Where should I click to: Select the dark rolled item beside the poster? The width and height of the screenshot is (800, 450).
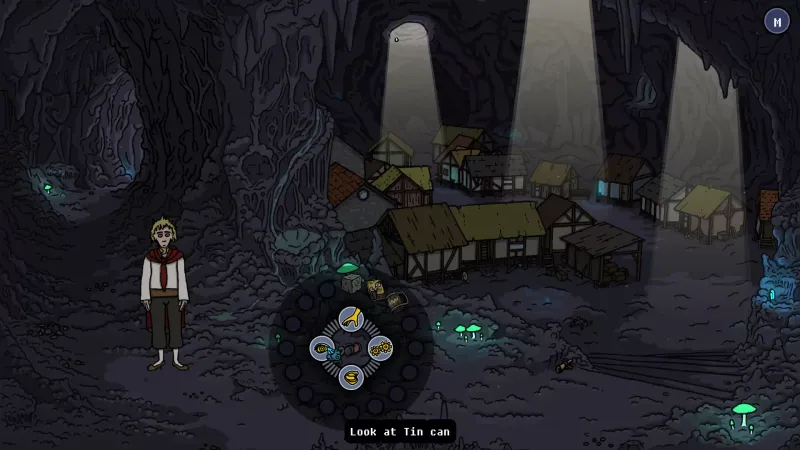point(396,300)
